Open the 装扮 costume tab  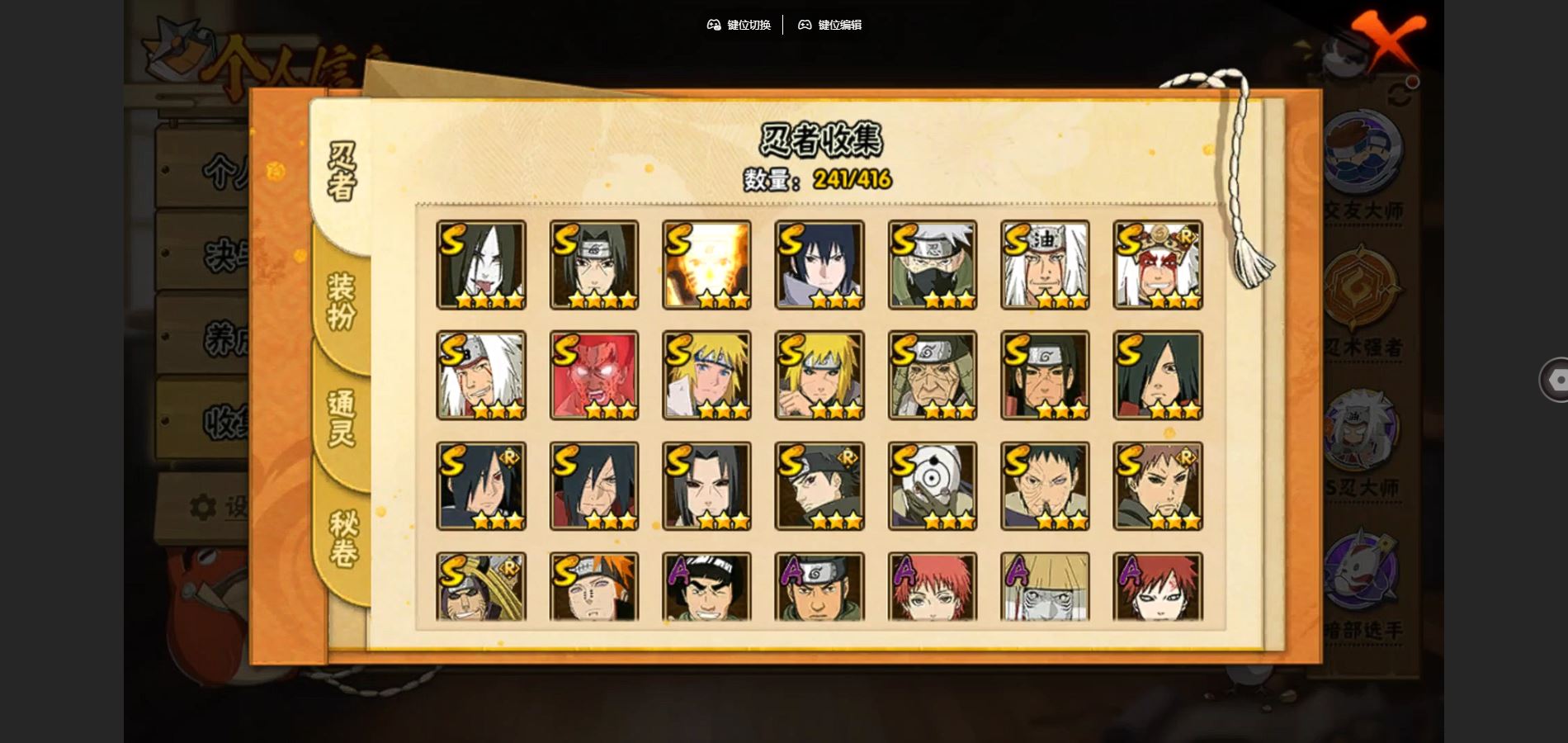pyautogui.click(x=342, y=301)
